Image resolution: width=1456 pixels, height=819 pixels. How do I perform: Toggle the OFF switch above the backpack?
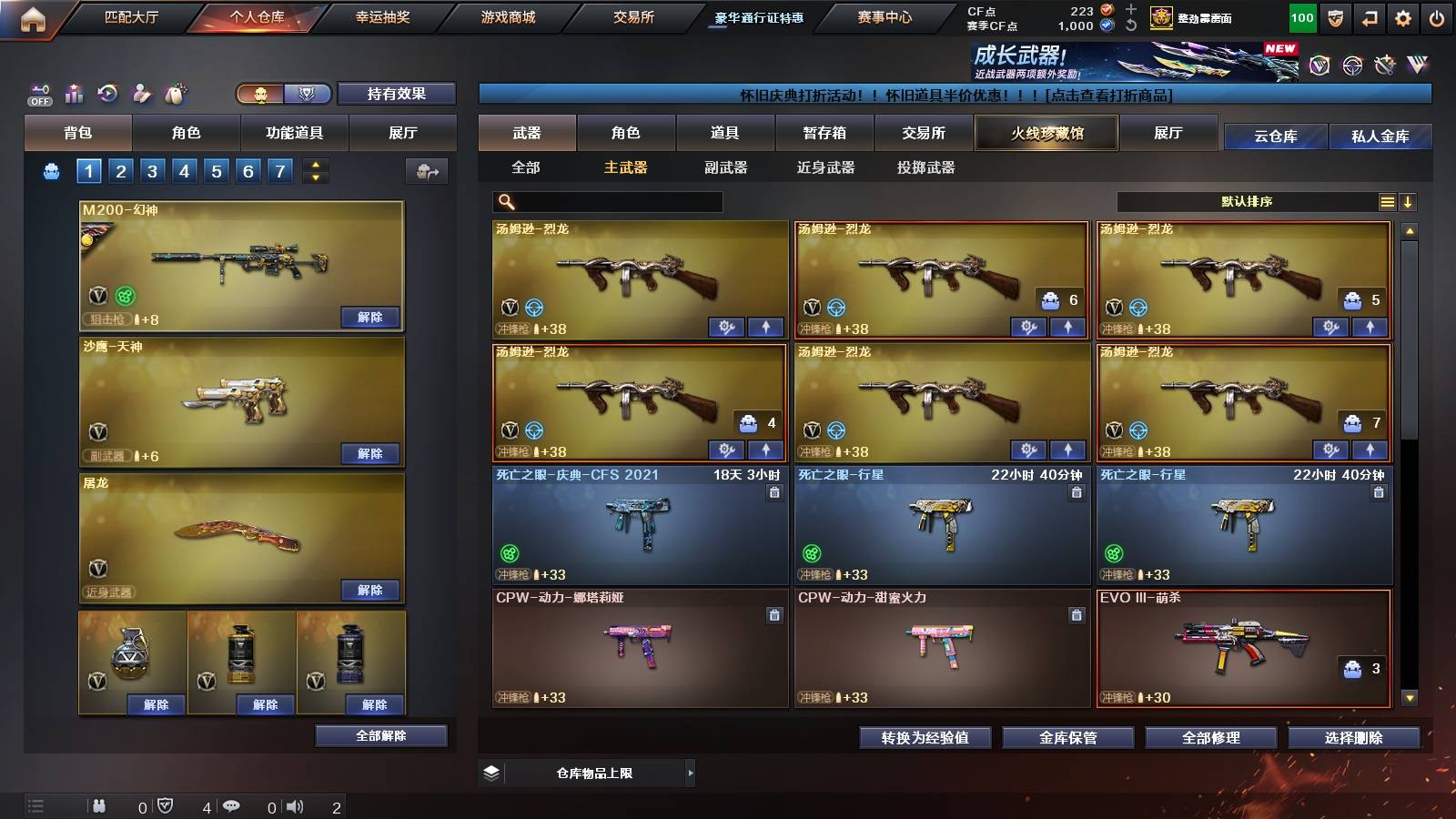pos(38,101)
